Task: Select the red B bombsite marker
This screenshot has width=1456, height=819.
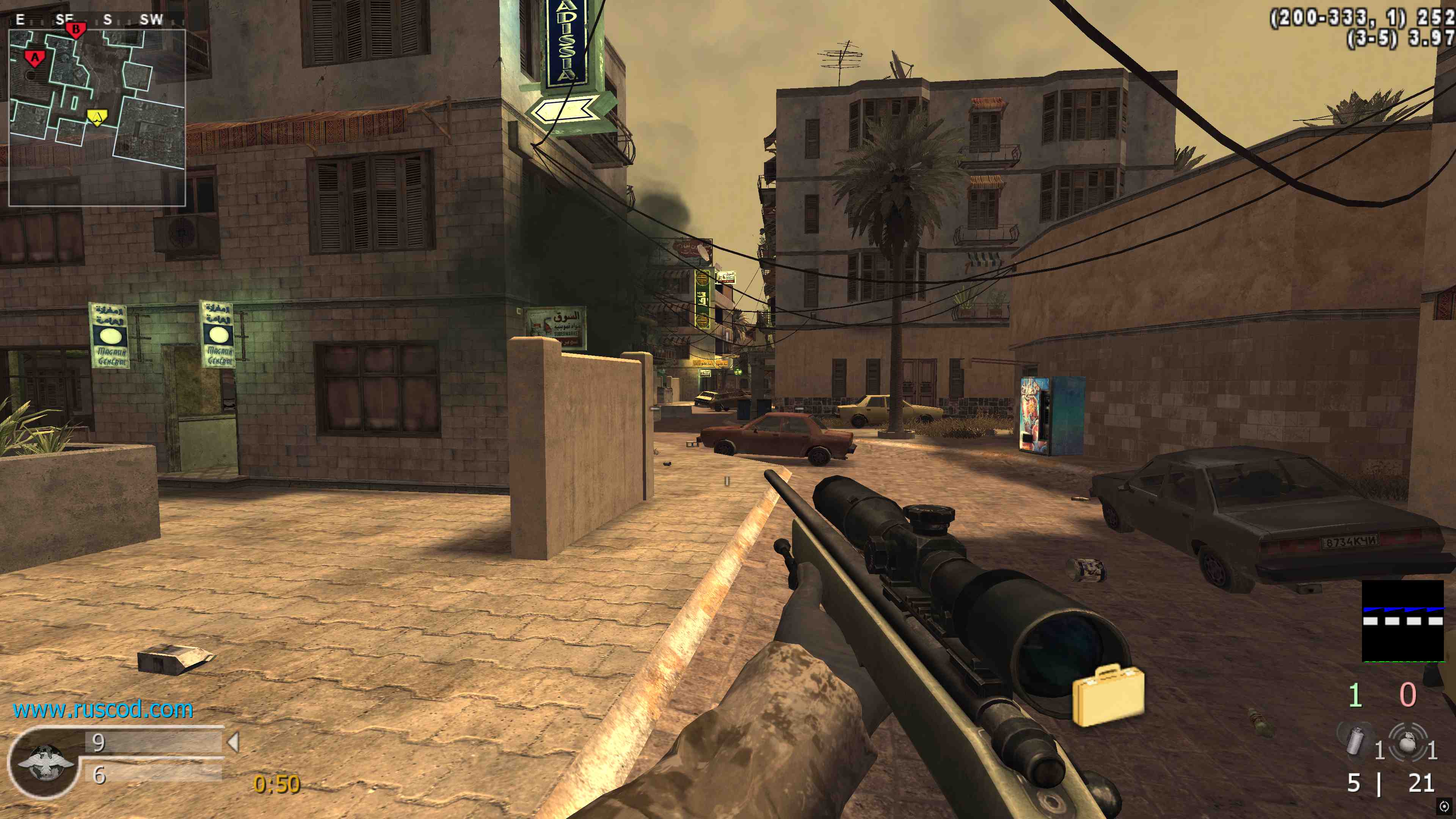Action: tap(75, 29)
